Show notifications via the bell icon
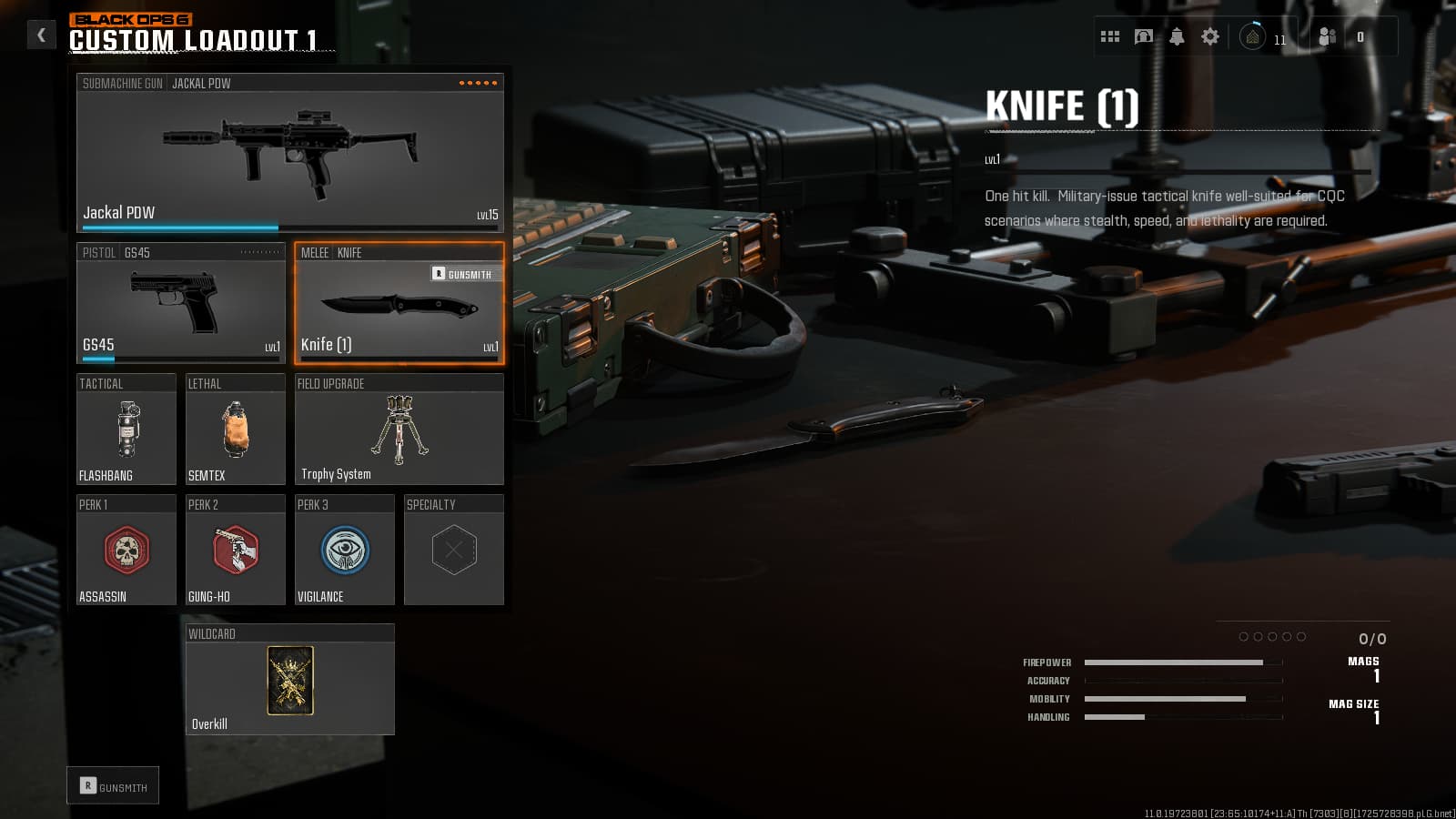This screenshot has height=819, width=1456. click(x=1177, y=36)
